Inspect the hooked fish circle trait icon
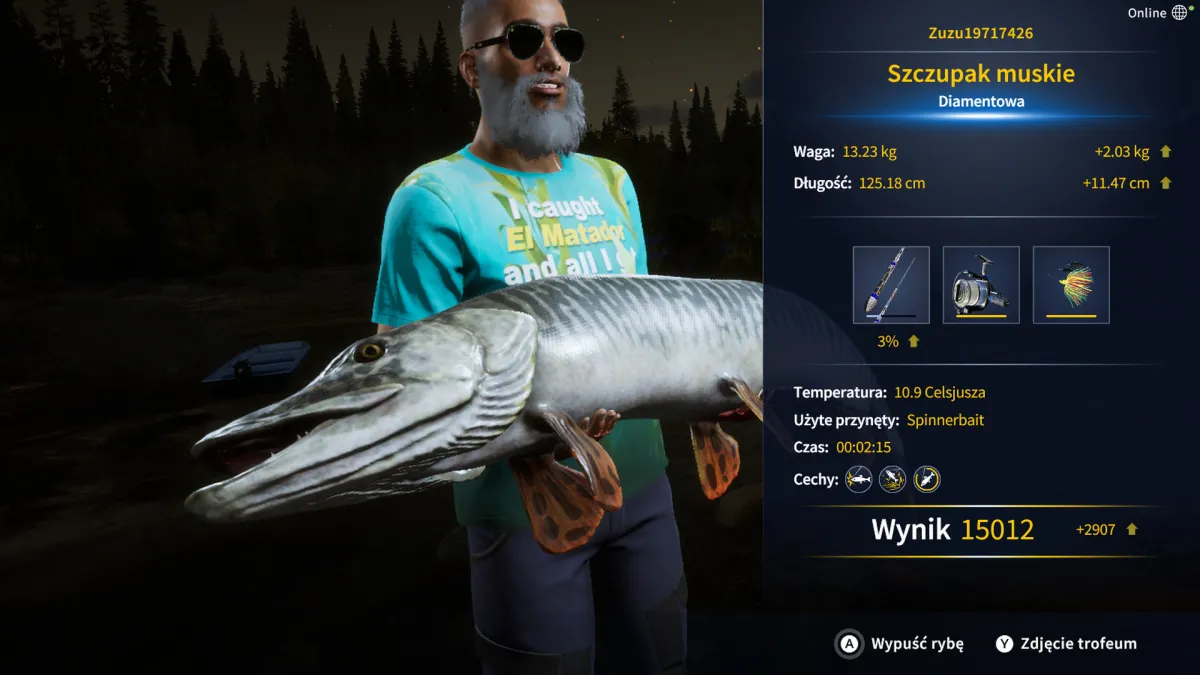The image size is (1200, 675). tap(927, 479)
